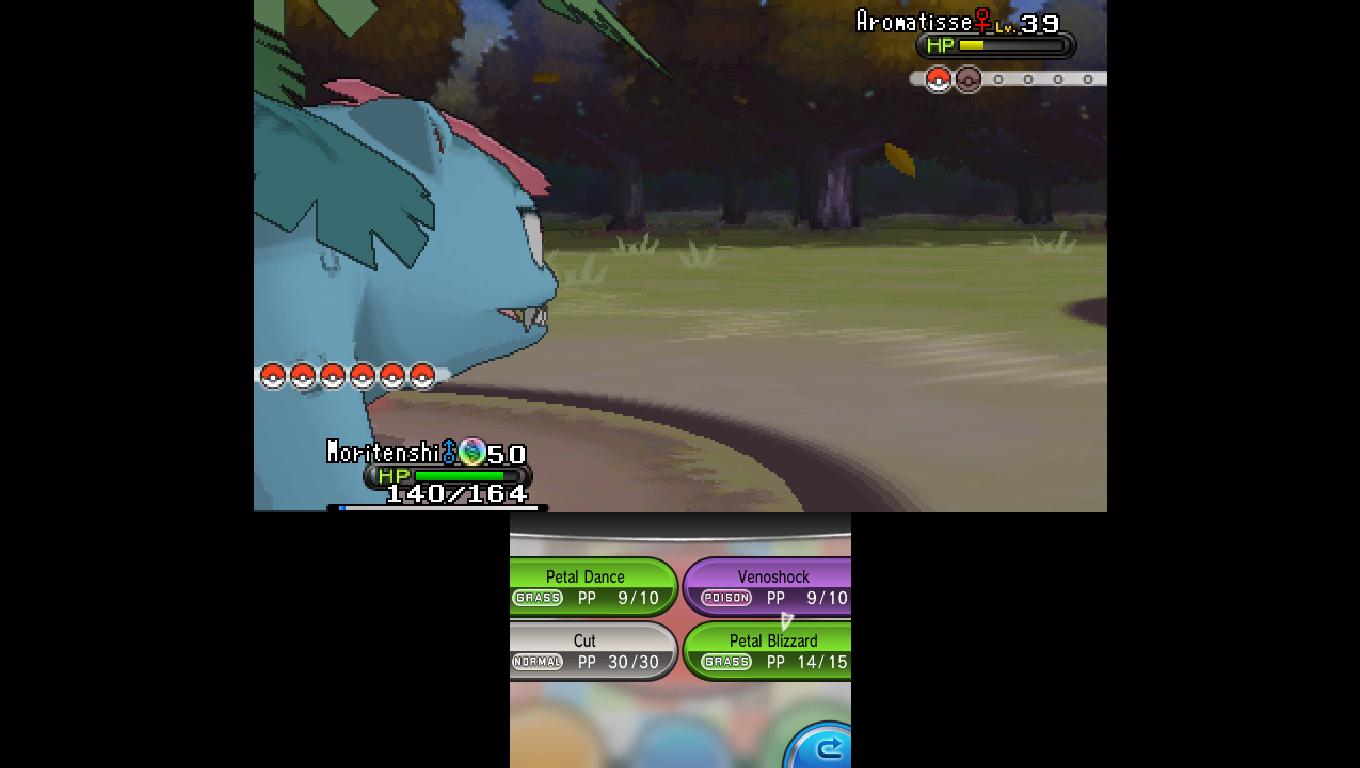Go back with the blue return arrow
Viewport: 1360px width, 768px height.
pos(824,747)
